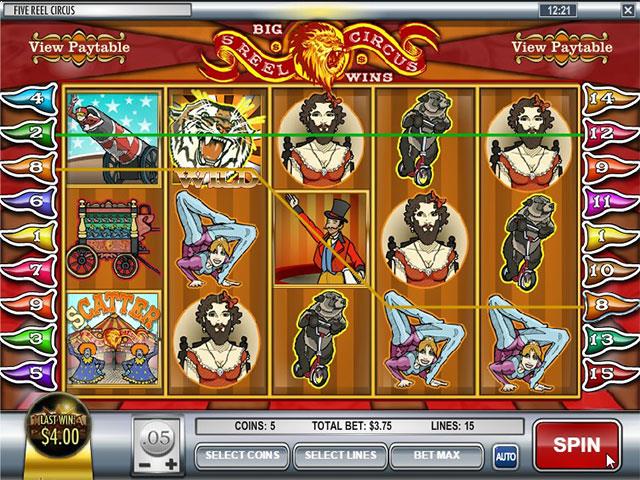
Task: Choose the payline 6 flag
Action: point(28,201)
